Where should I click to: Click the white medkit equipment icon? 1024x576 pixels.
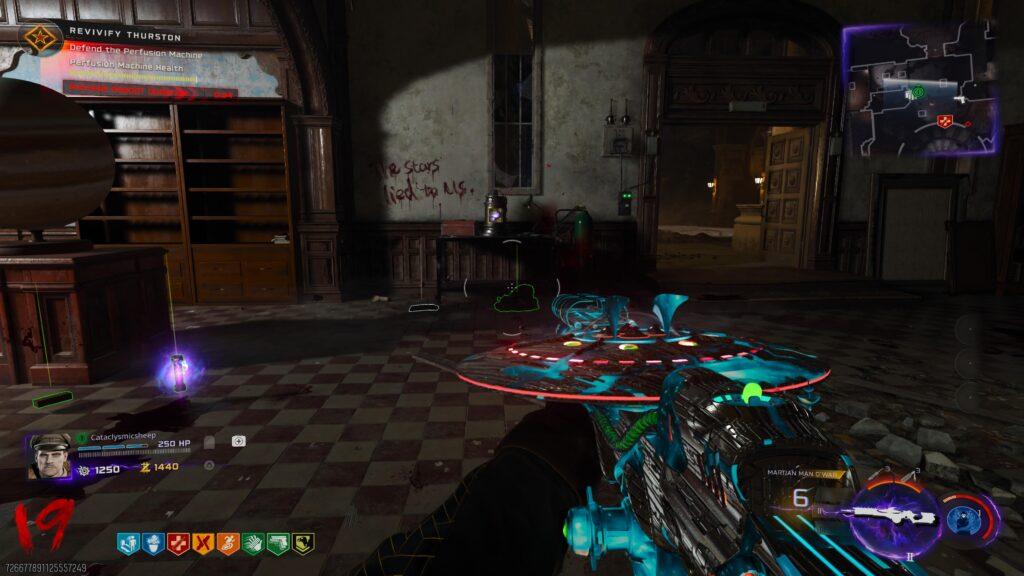[239, 440]
